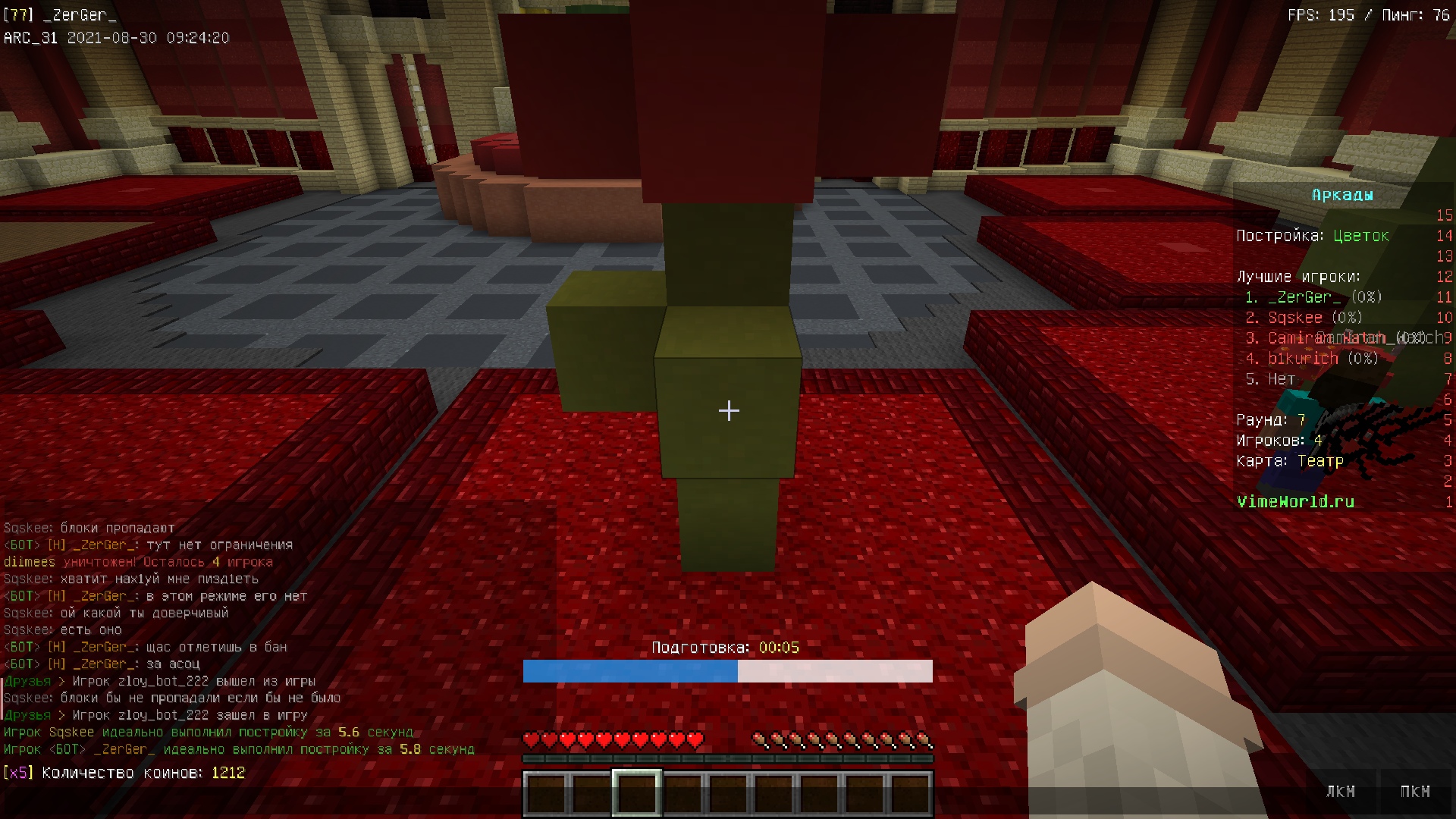Click the fifth drumstick in the hunger bar
Screen dimensions: 1456x819
833,738
